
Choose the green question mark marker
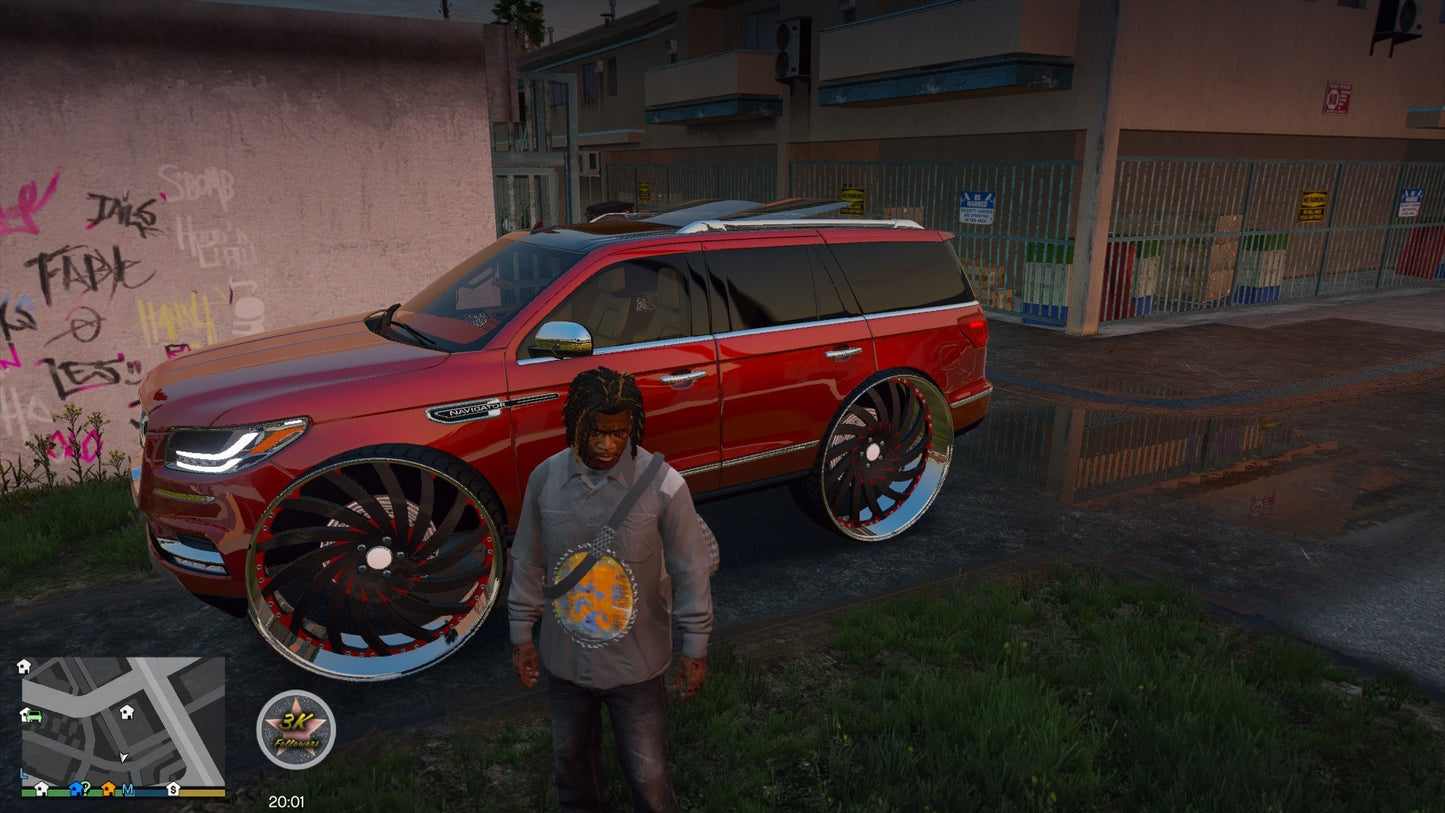click(x=87, y=787)
